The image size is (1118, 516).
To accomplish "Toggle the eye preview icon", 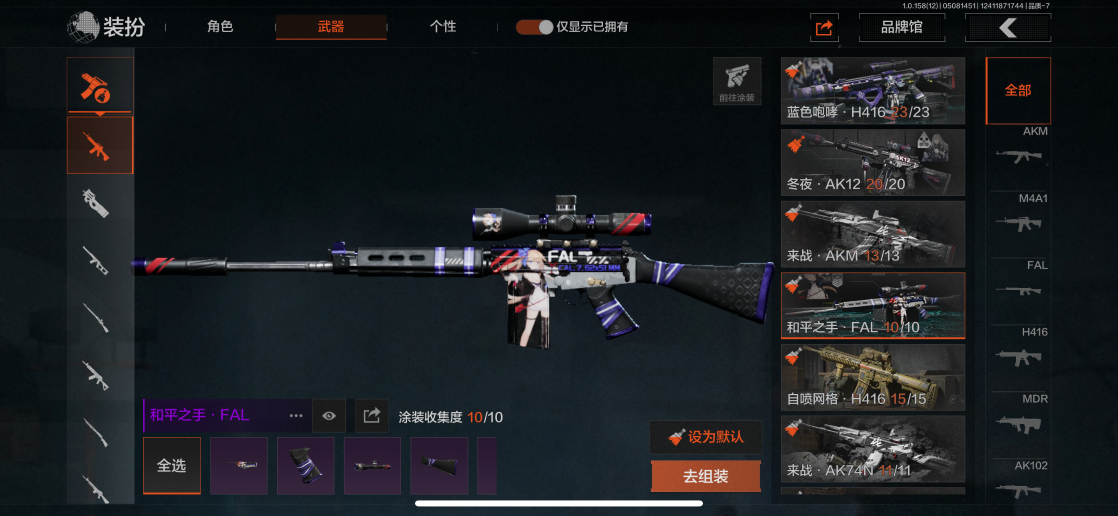I will click(329, 416).
